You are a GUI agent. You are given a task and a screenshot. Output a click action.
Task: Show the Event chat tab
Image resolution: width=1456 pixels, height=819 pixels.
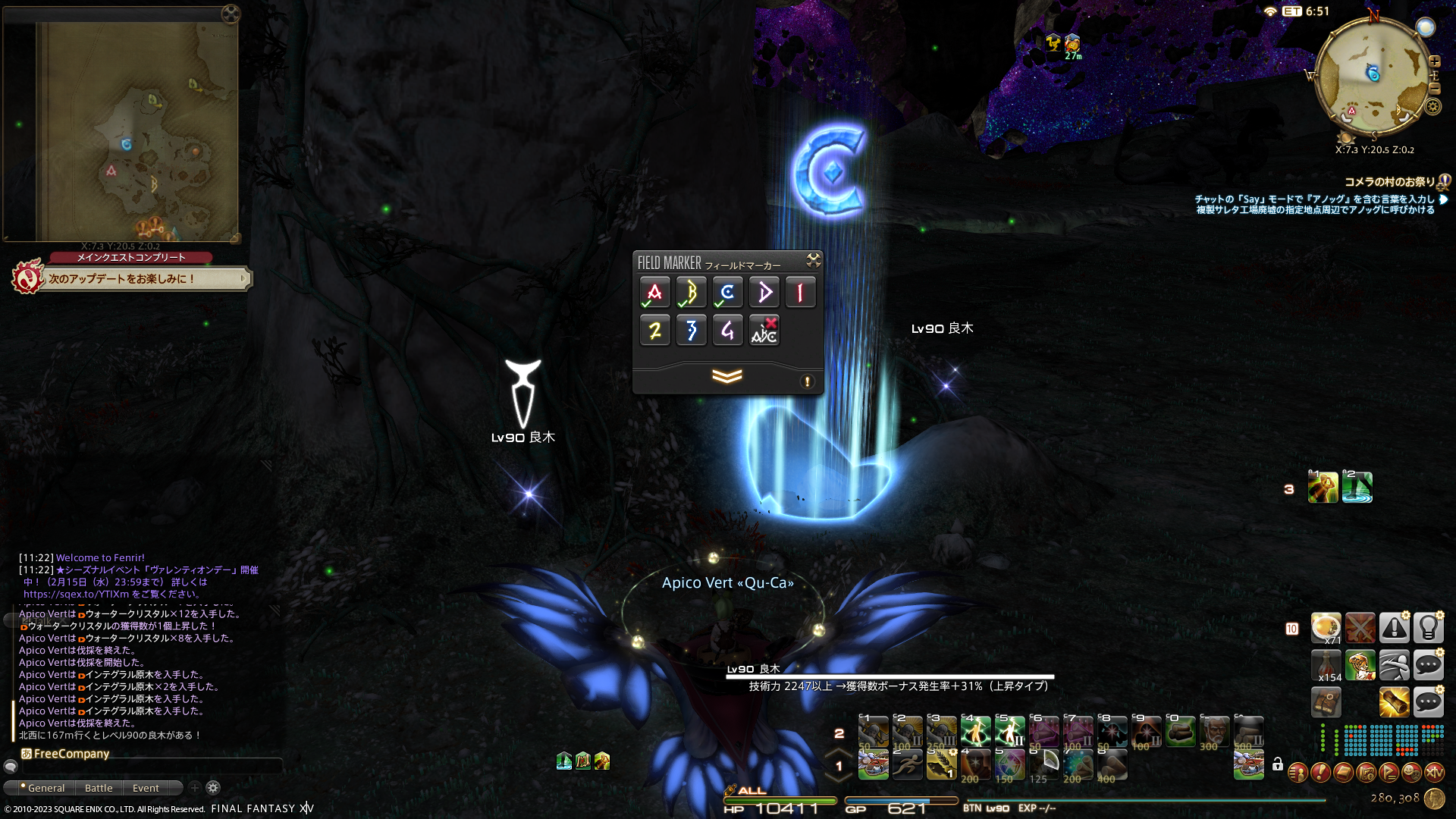146,788
